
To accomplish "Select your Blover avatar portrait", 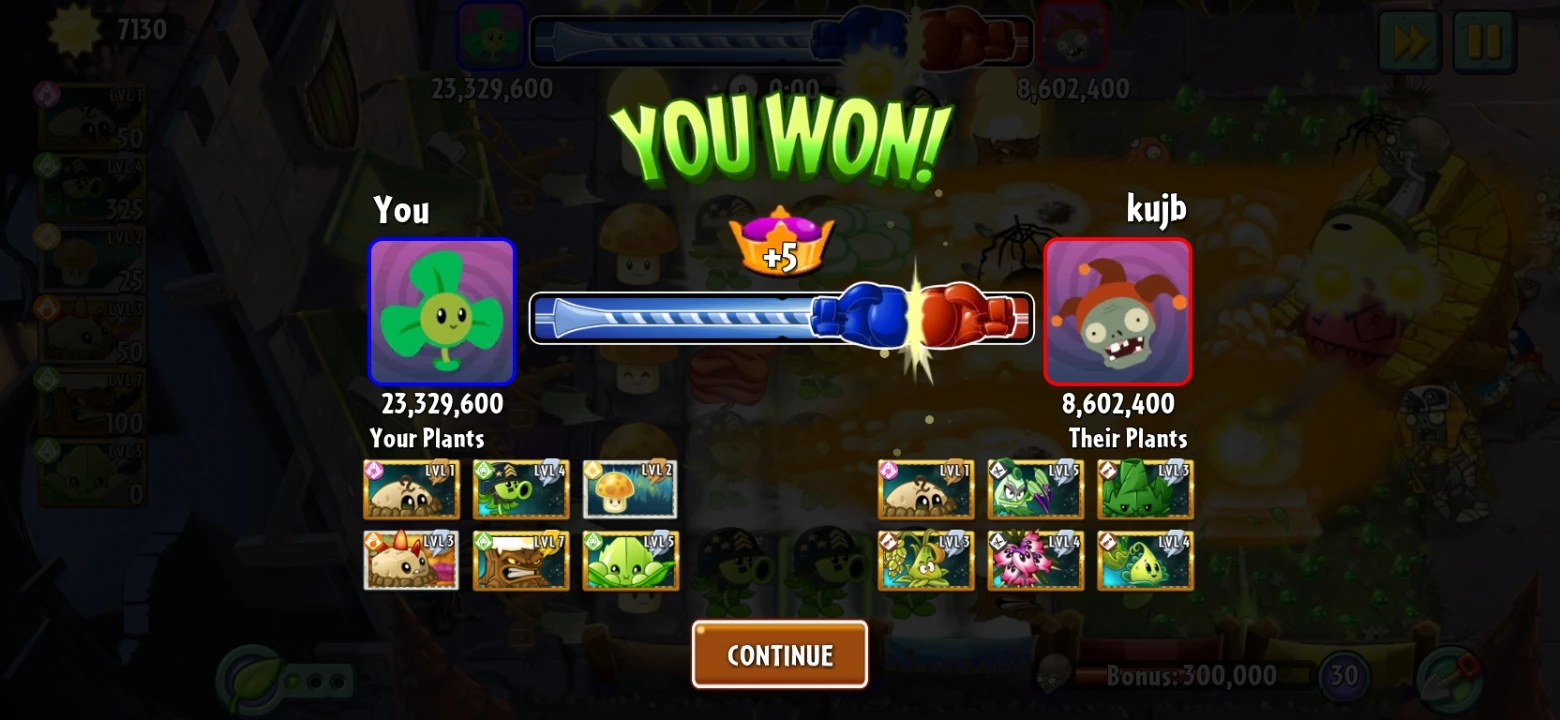I will coord(441,312).
